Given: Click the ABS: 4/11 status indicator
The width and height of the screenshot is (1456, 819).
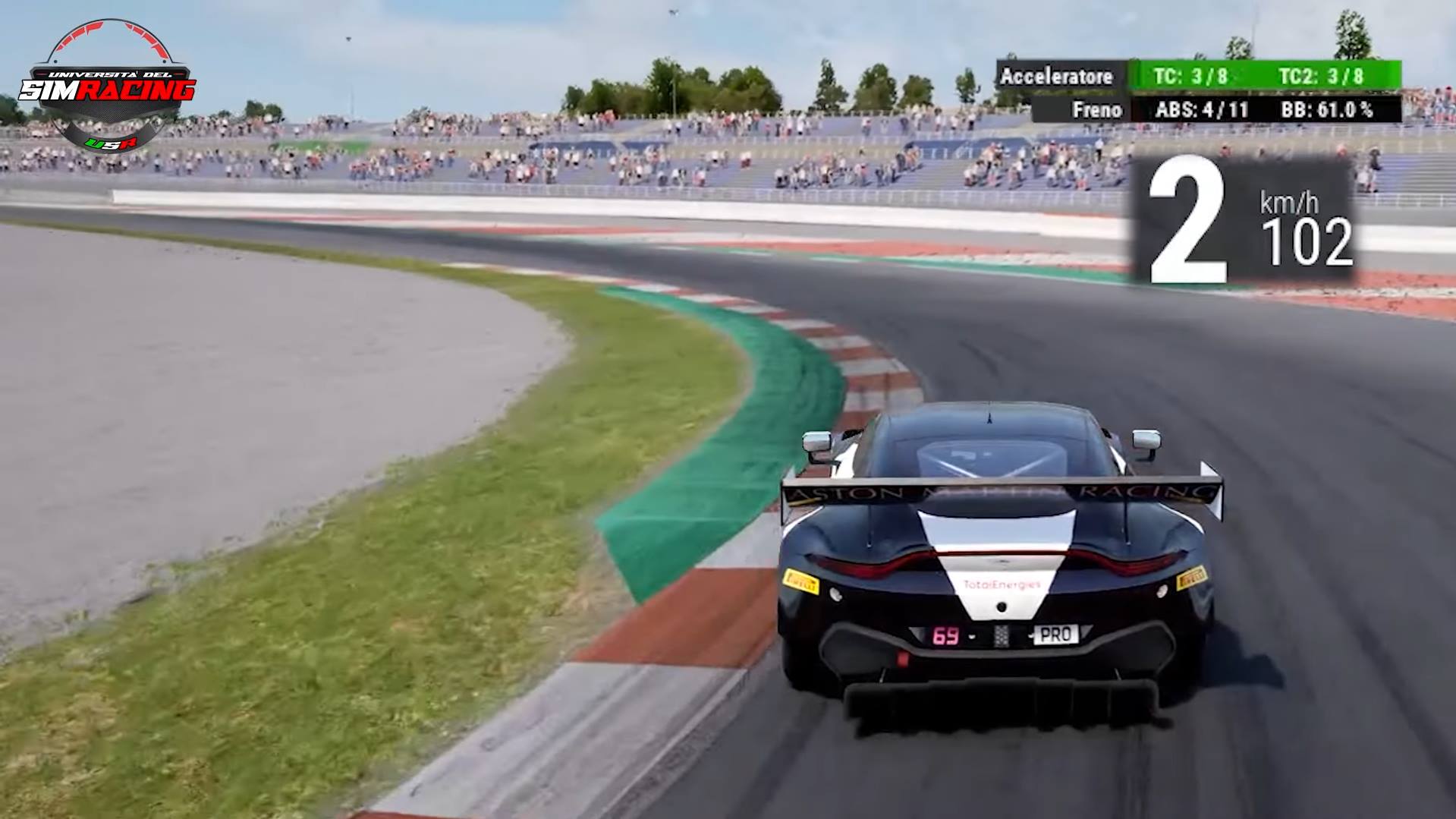Looking at the screenshot, I should 1201,110.
